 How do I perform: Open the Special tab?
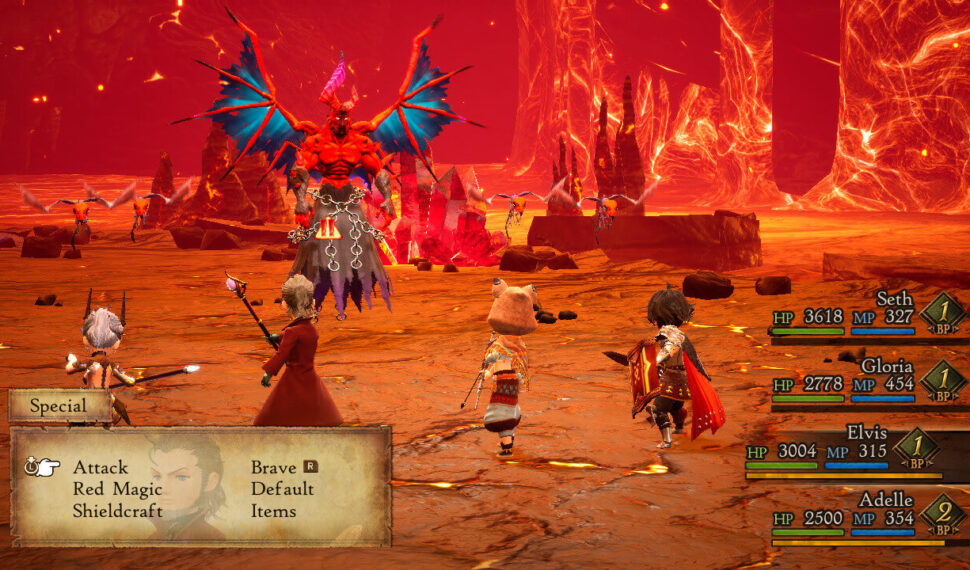pos(58,406)
